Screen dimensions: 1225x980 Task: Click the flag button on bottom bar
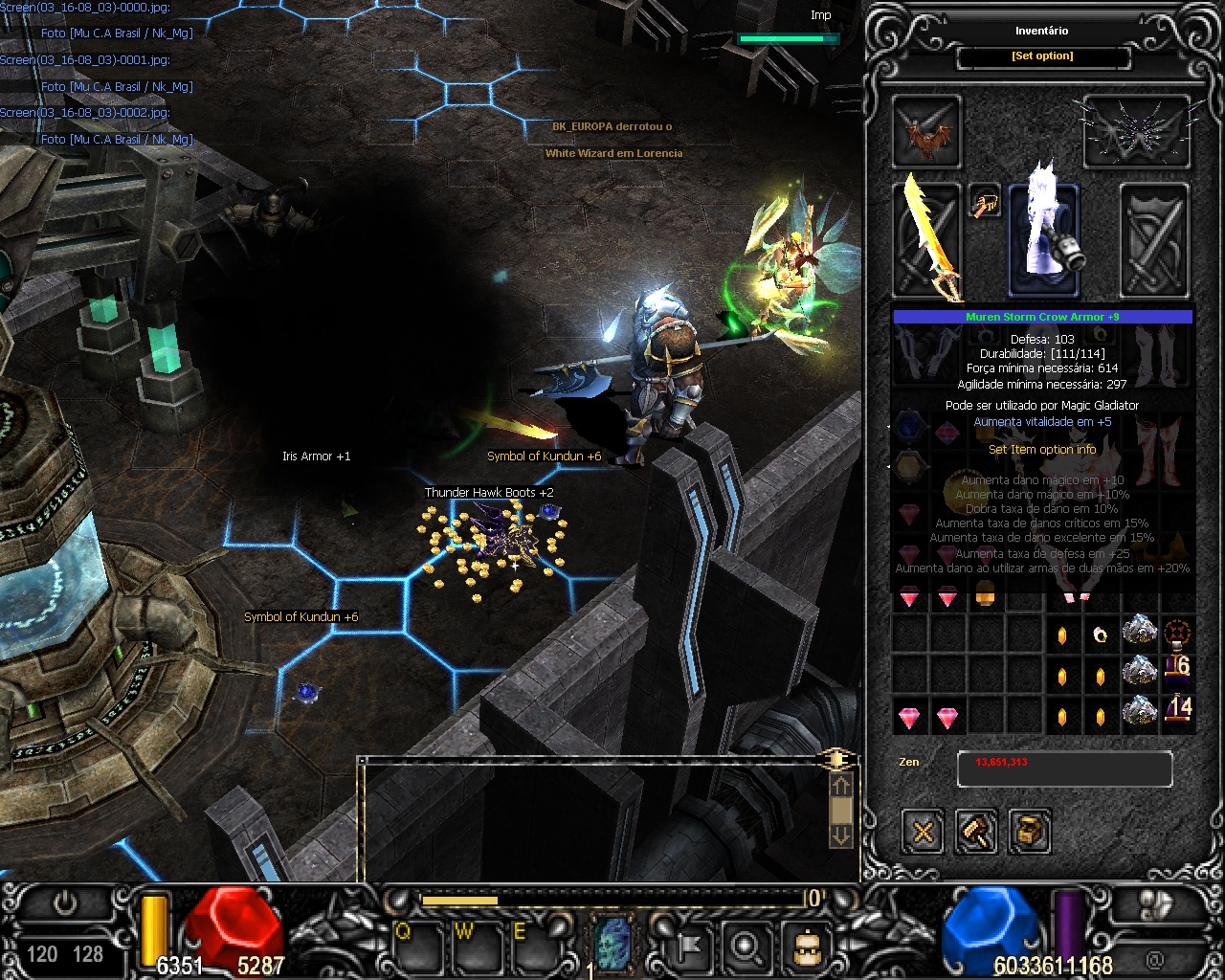click(685, 946)
